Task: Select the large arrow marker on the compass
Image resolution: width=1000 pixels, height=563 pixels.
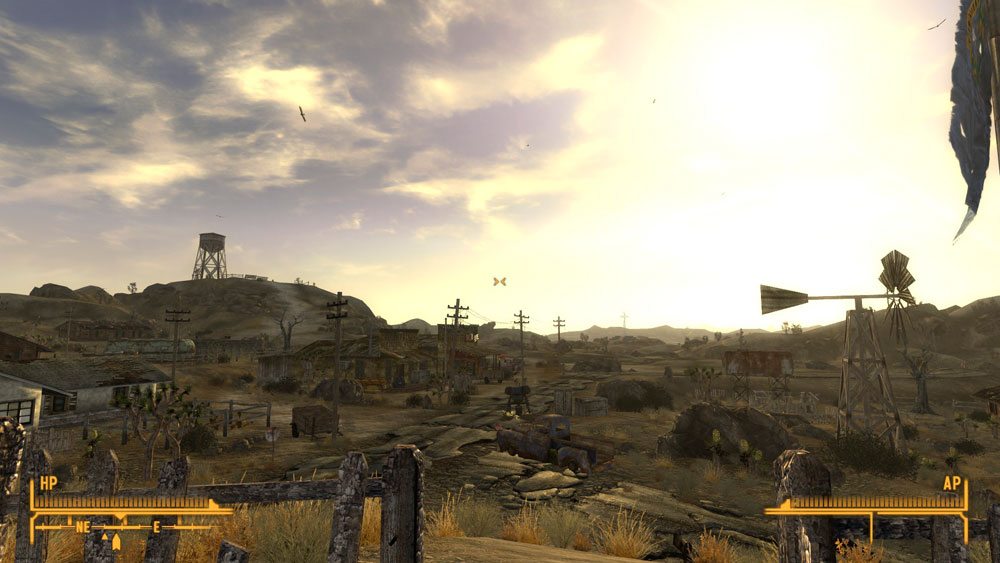Action: [116, 542]
